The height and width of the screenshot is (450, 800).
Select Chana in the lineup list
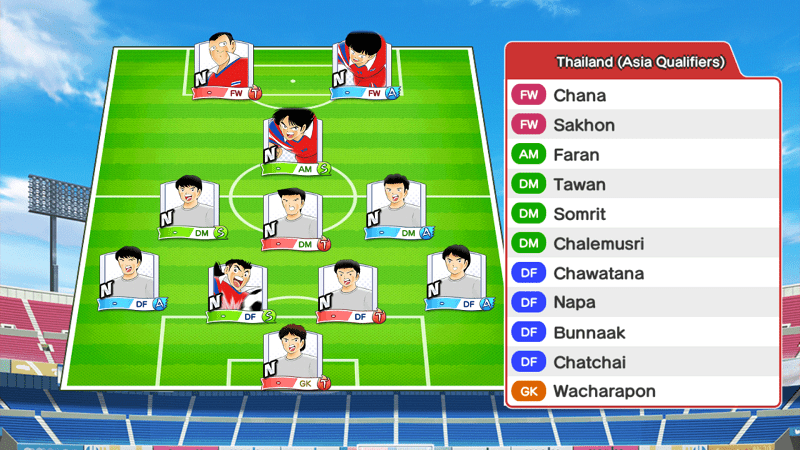642,96
